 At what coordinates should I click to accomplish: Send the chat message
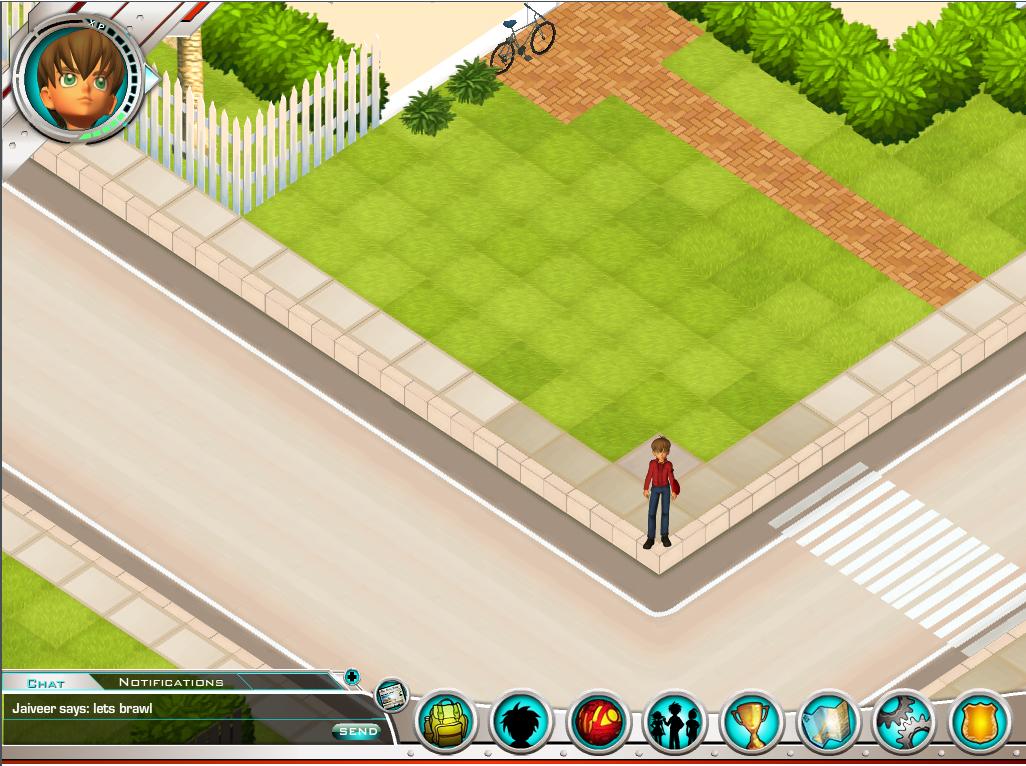[x=358, y=732]
